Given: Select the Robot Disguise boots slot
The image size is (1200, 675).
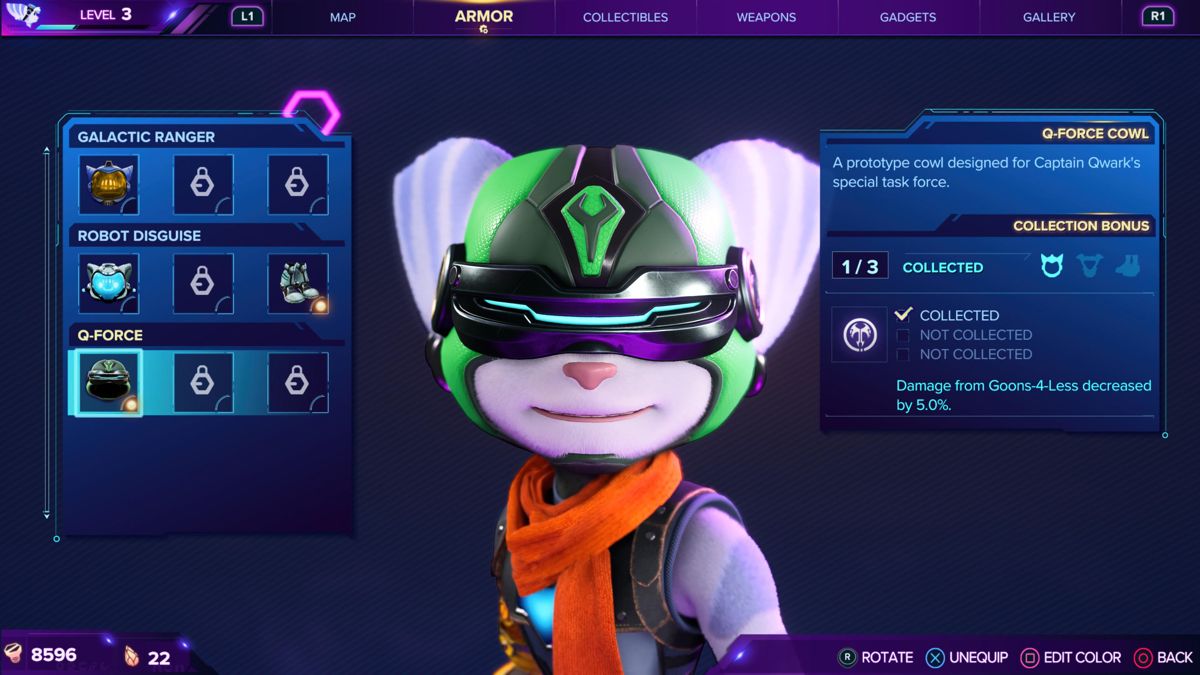Looking at the screenshot, I should coord(298,284).
